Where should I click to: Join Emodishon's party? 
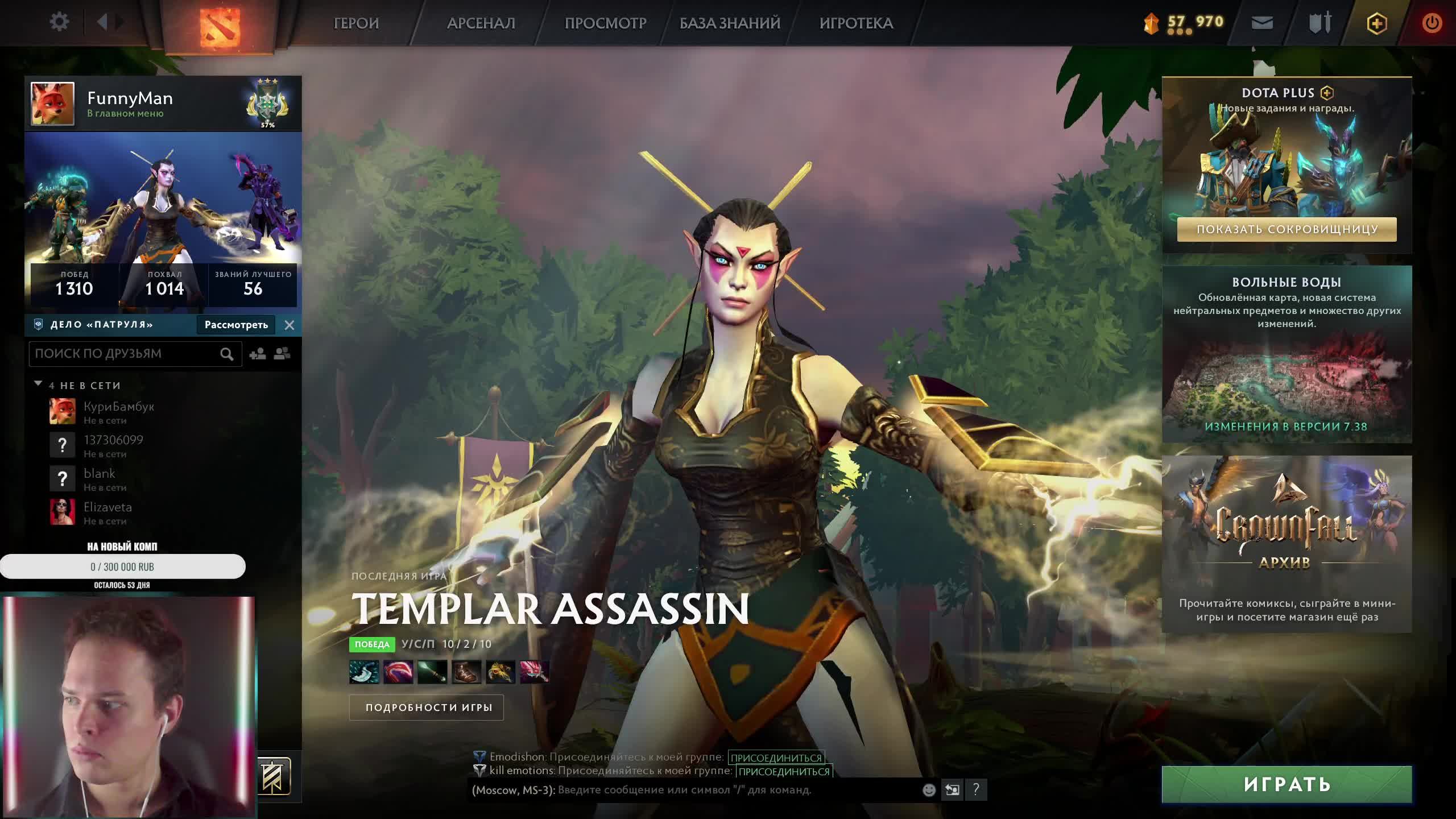[776, 758]
